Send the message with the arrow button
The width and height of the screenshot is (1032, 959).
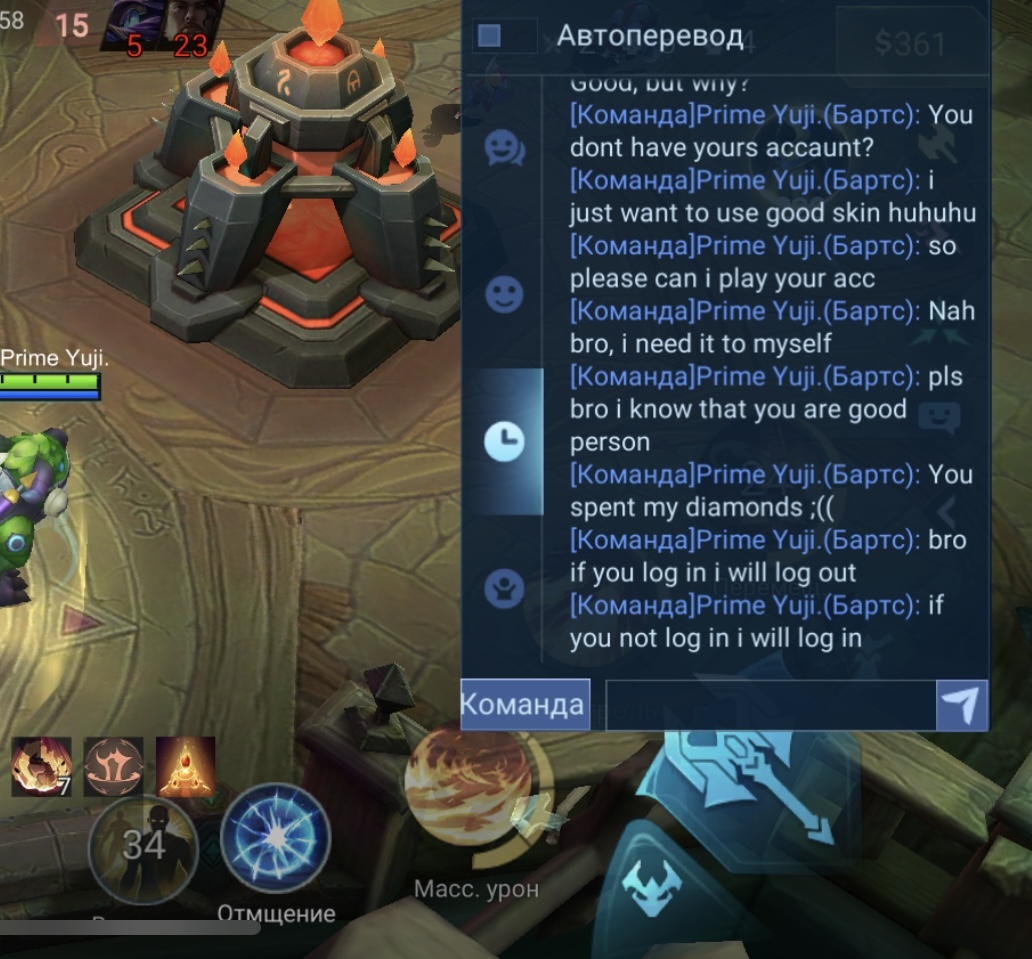[961, 706]
